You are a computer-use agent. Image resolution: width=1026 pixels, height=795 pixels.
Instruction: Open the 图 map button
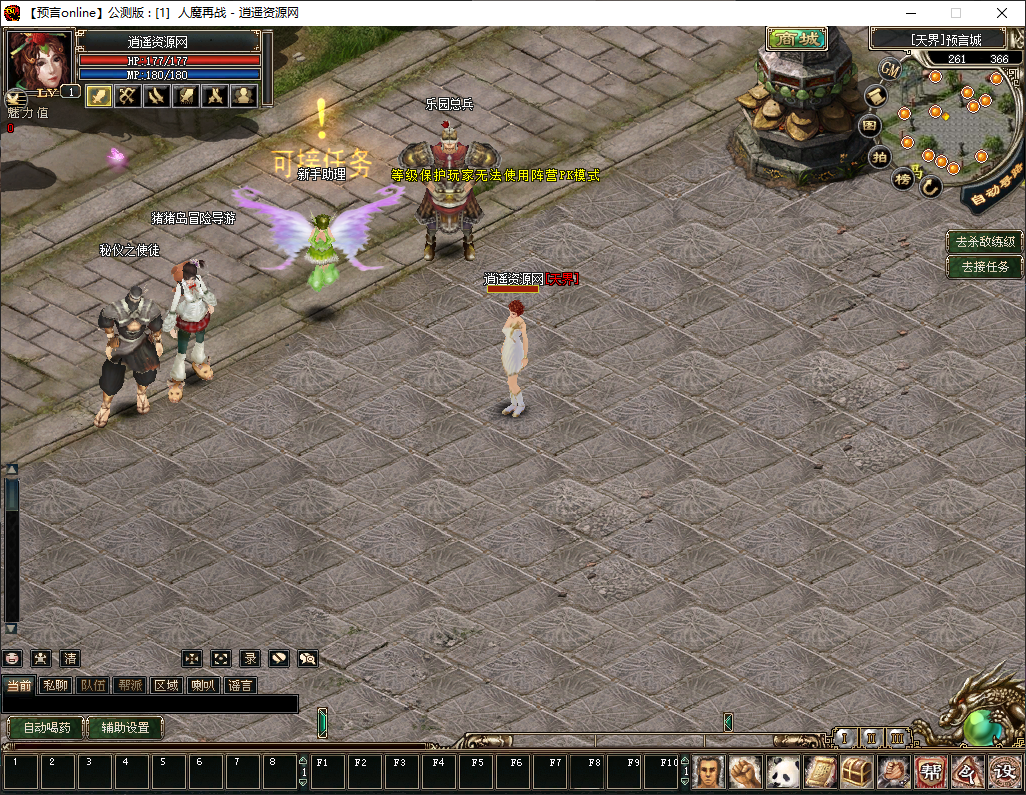pos(870,126)
